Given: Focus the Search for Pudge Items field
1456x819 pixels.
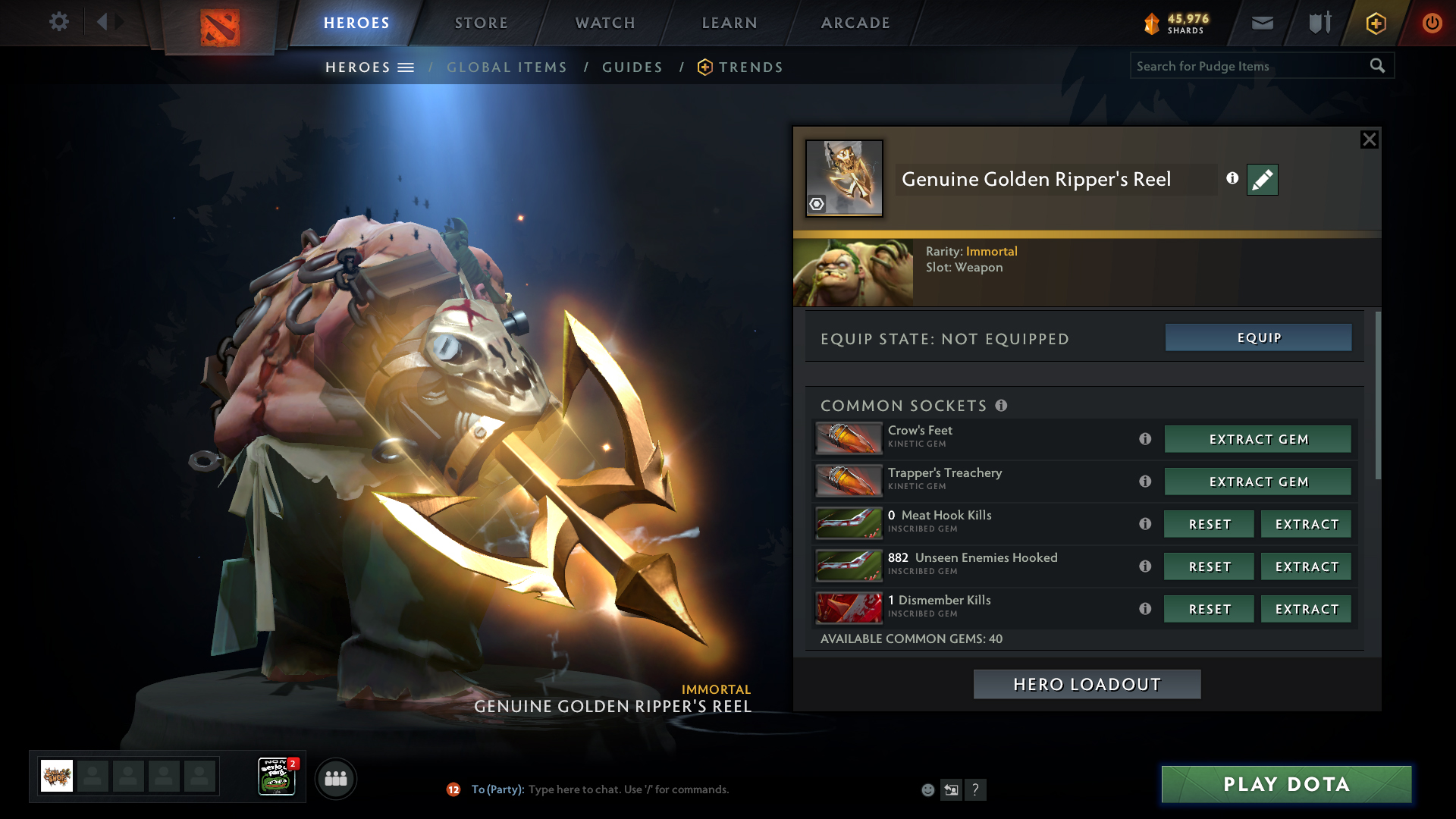Looking at the screenshot, I should (x=1250, y=66).
